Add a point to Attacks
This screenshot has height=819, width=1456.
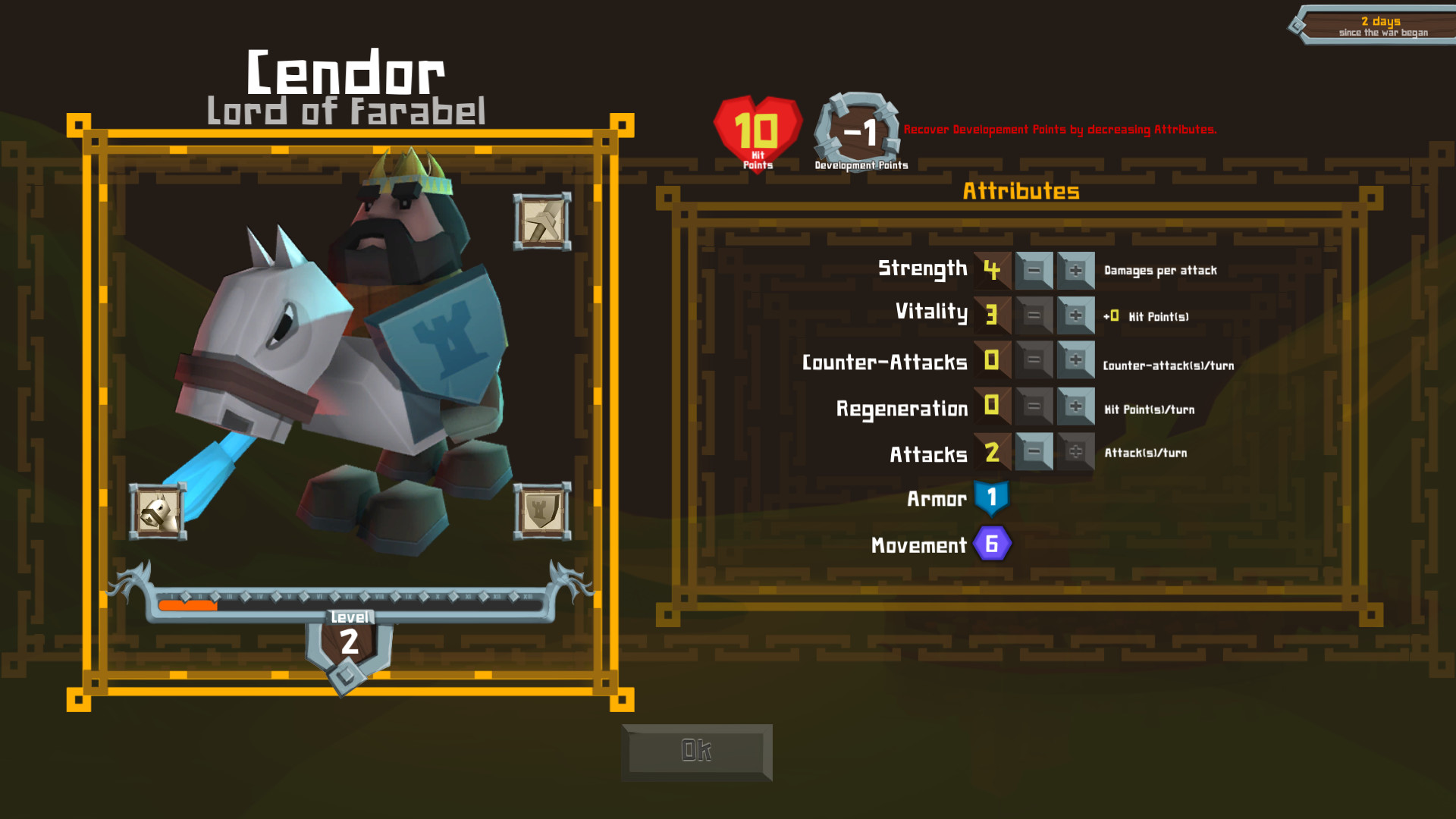1075,452
